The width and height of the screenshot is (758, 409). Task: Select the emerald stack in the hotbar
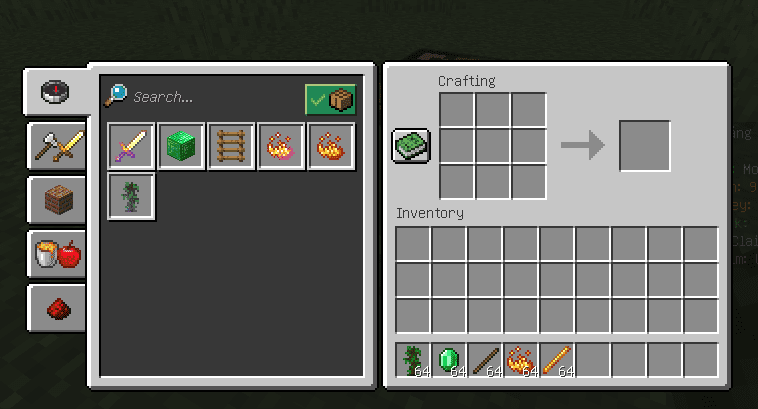point(450,360)
